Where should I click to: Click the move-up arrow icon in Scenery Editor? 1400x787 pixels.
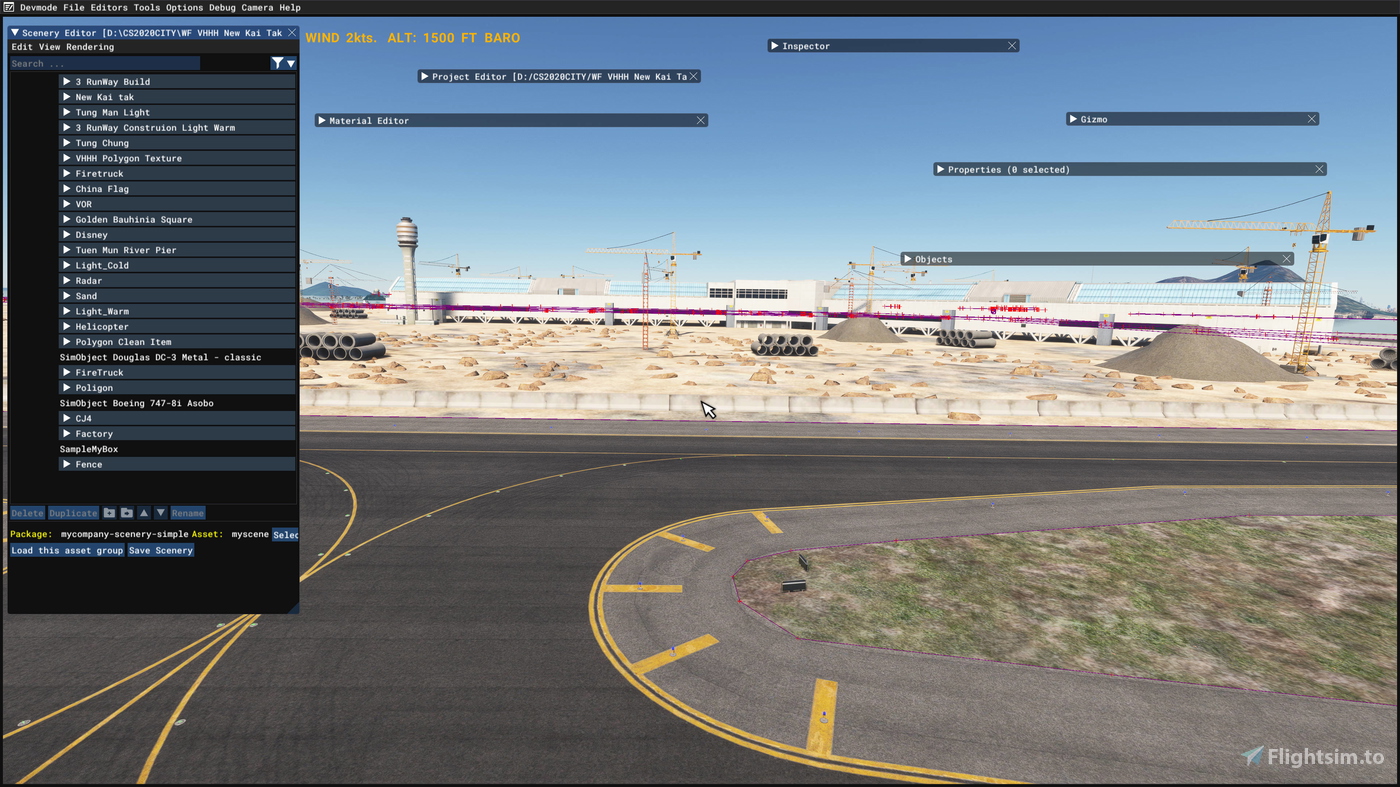pyautogui.click(x=143, y=512)
